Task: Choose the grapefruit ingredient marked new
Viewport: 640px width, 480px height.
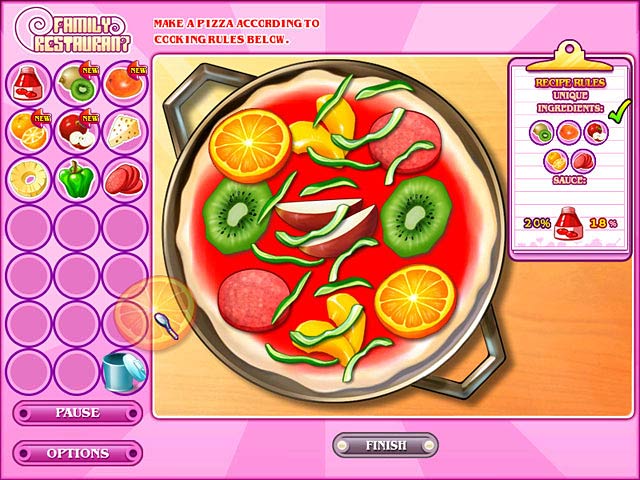Action: pos(124,82)
